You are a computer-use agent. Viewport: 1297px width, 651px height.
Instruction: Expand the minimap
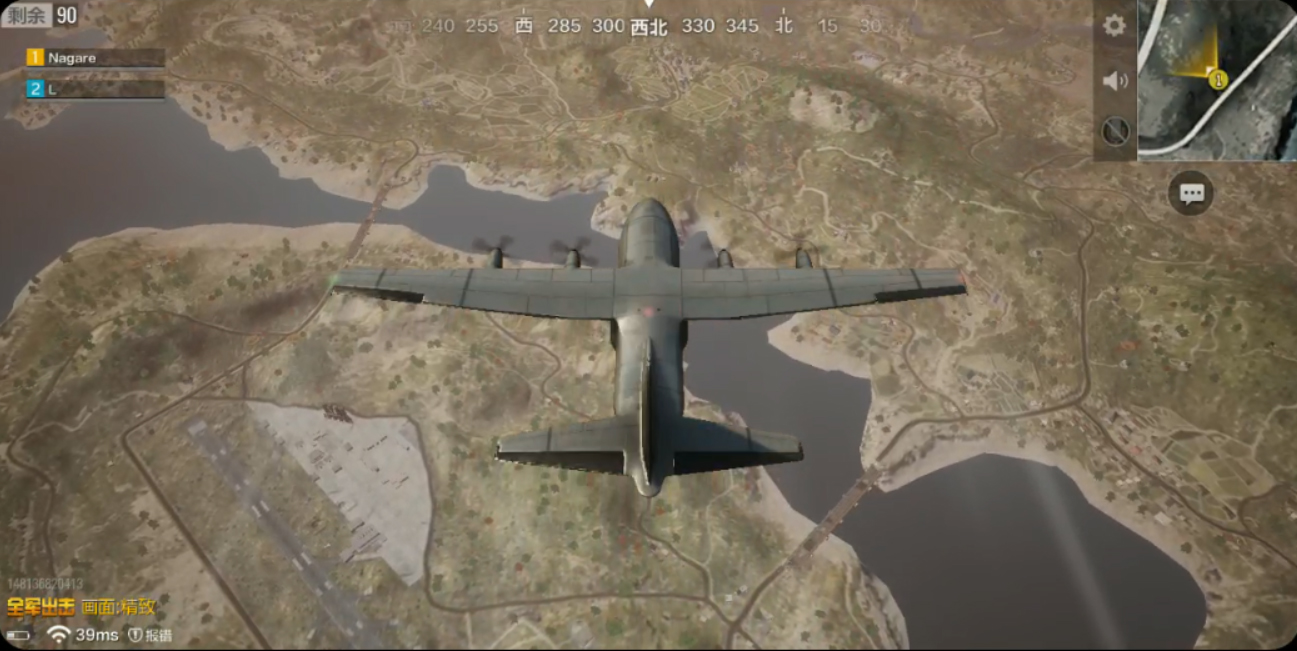pyautogui.click(x=1216, y=79)
